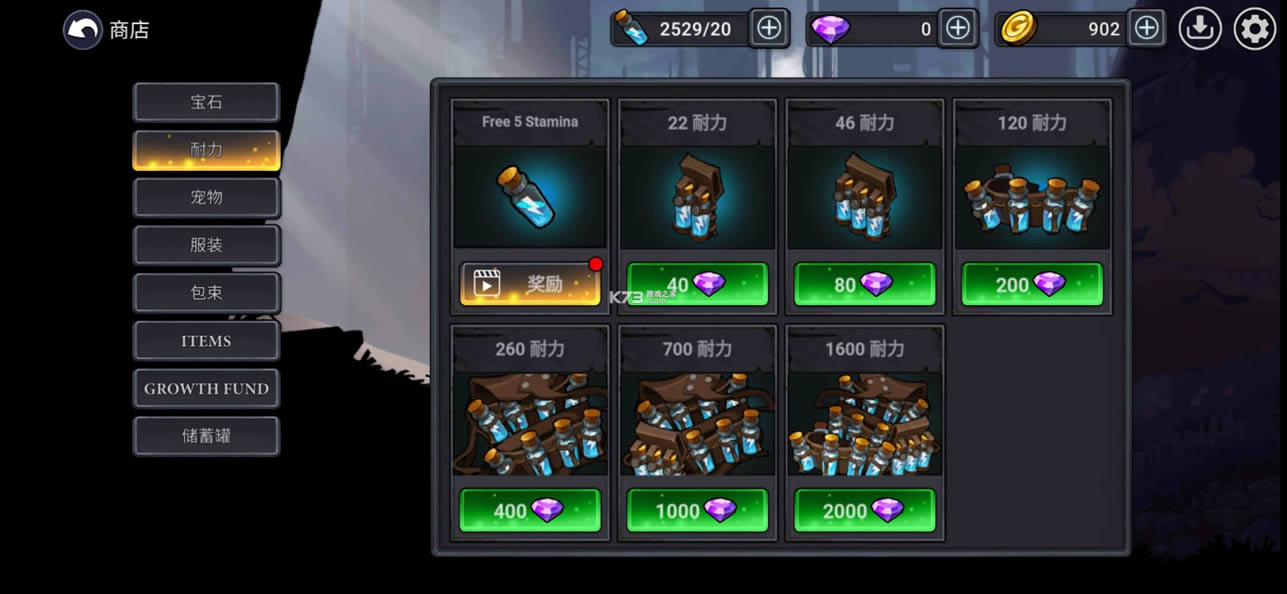
Task: Buy 700 stamina for 1000 gems
Action: click(x=697, y=511)
